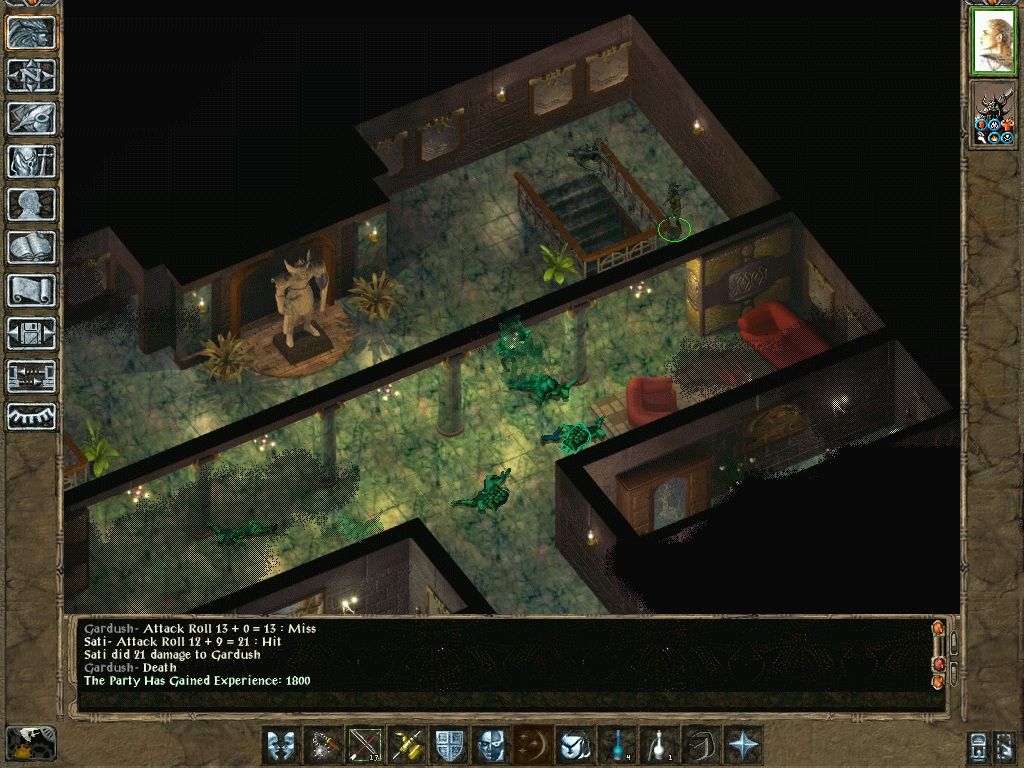Click the multiplayer arrows sidebar button
Screen dimensions: 1024x768
(31, 376)
